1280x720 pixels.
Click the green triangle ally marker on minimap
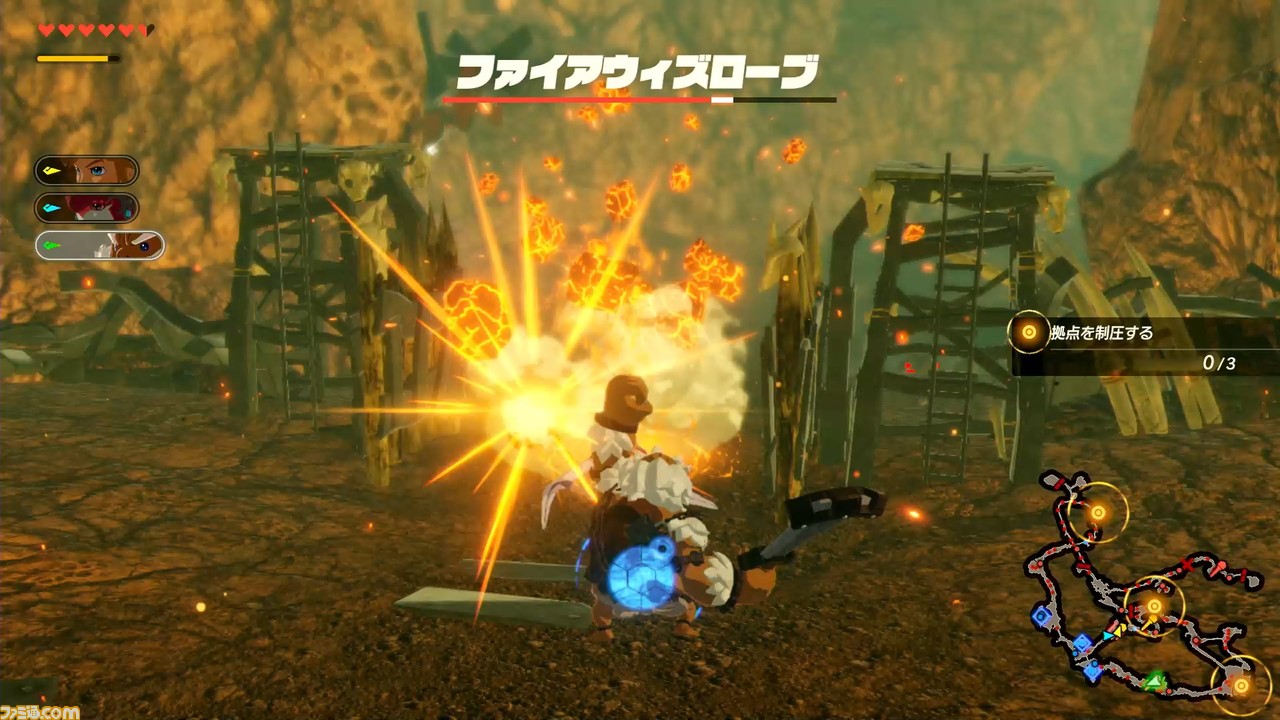1153,680
